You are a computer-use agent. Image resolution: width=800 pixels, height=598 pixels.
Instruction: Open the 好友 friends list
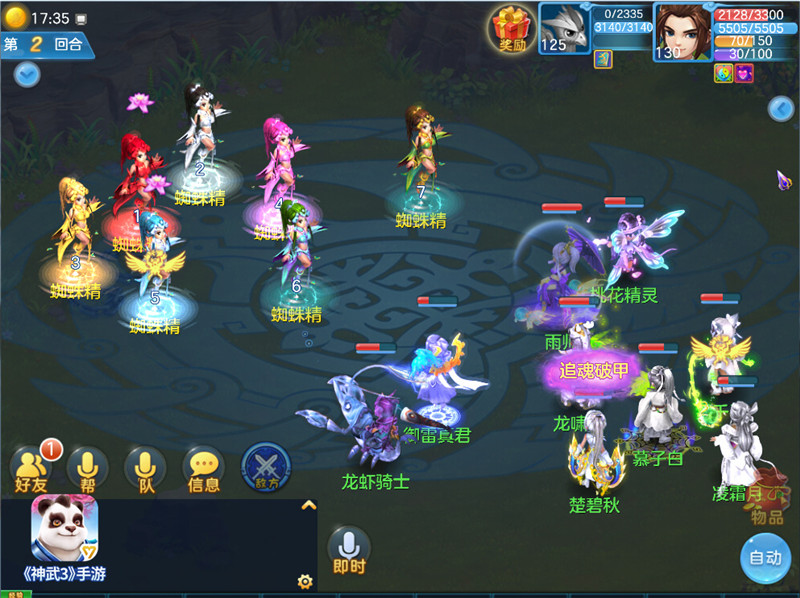31,468
